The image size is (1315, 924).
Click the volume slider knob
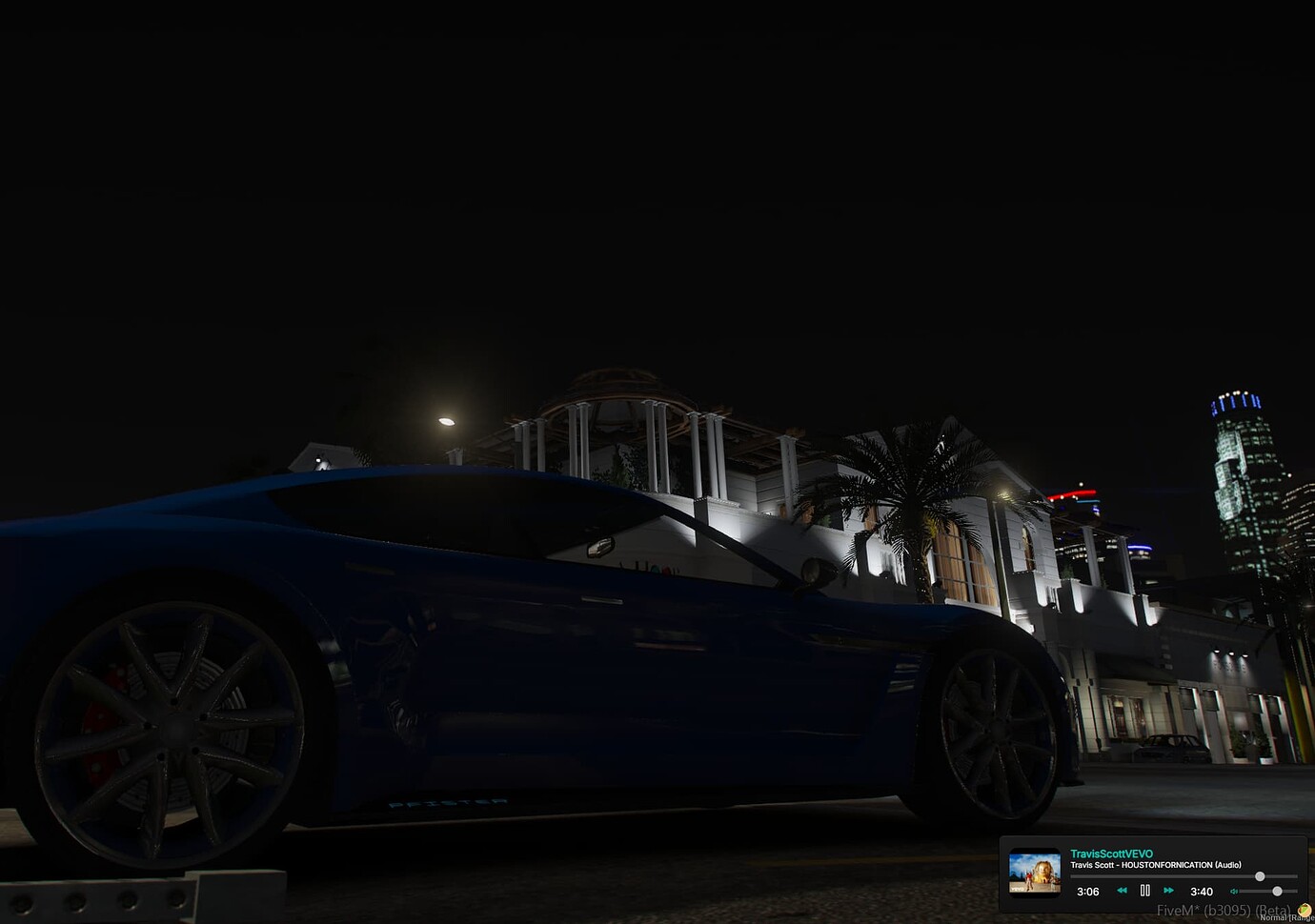pos(1278,892)
